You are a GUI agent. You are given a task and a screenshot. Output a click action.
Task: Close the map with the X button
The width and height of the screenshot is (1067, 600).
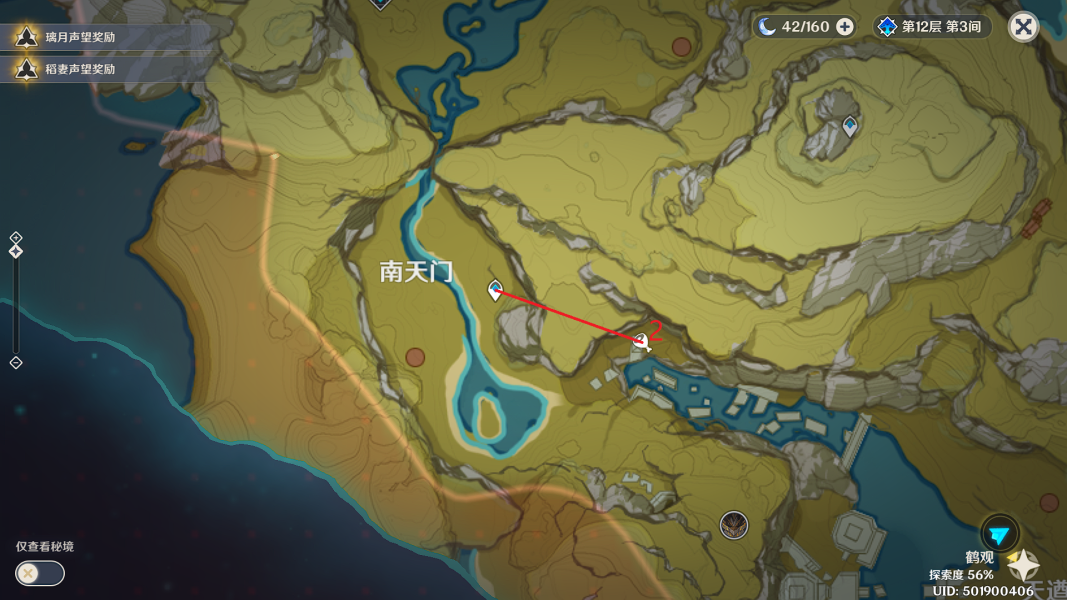[x=1023, y=27]
